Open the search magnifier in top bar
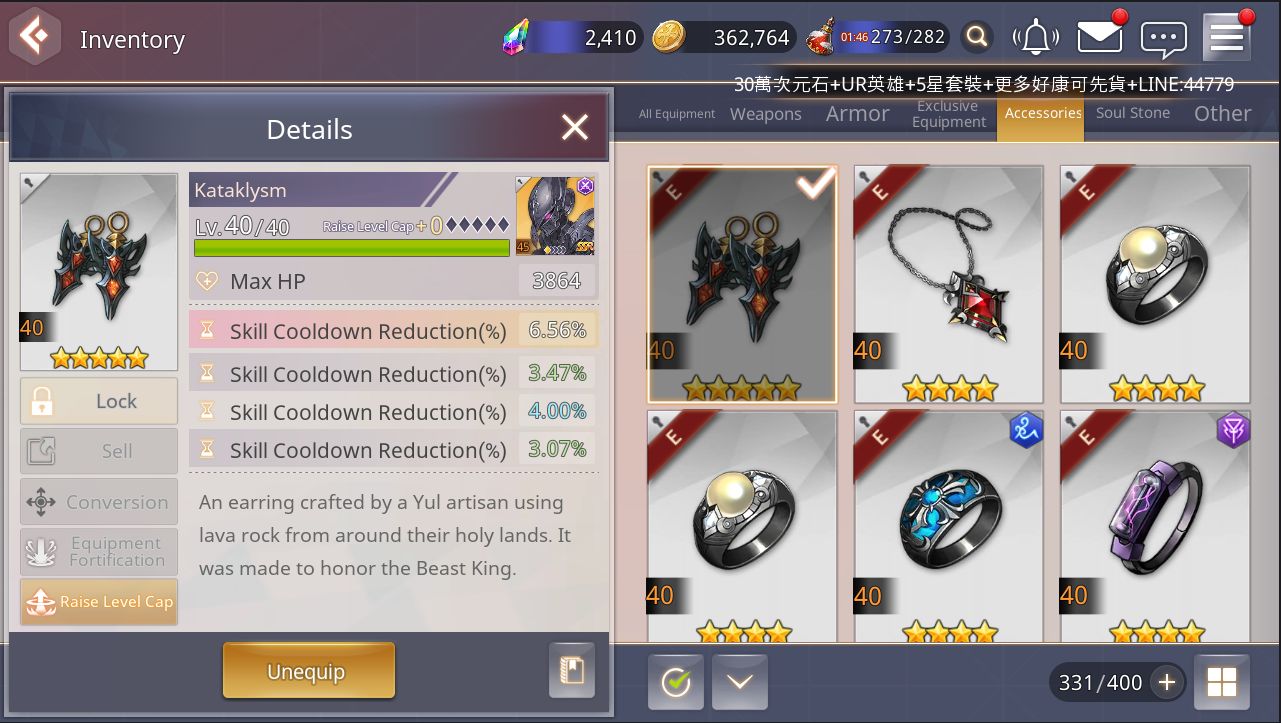This screenshot has height=723, width=1281. coord(976,37)
